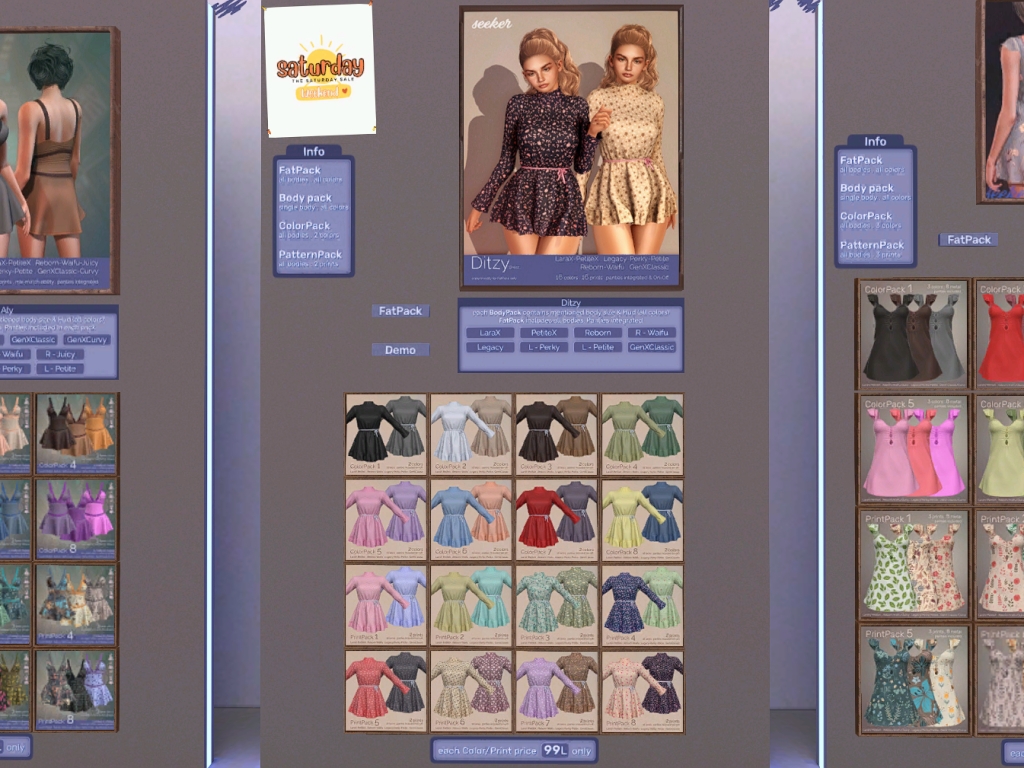Choose Ditzy PrintPack 3 green floral dresses
Screen dimensions: 1024x768
pyautogui.click(x=556, y=605)
